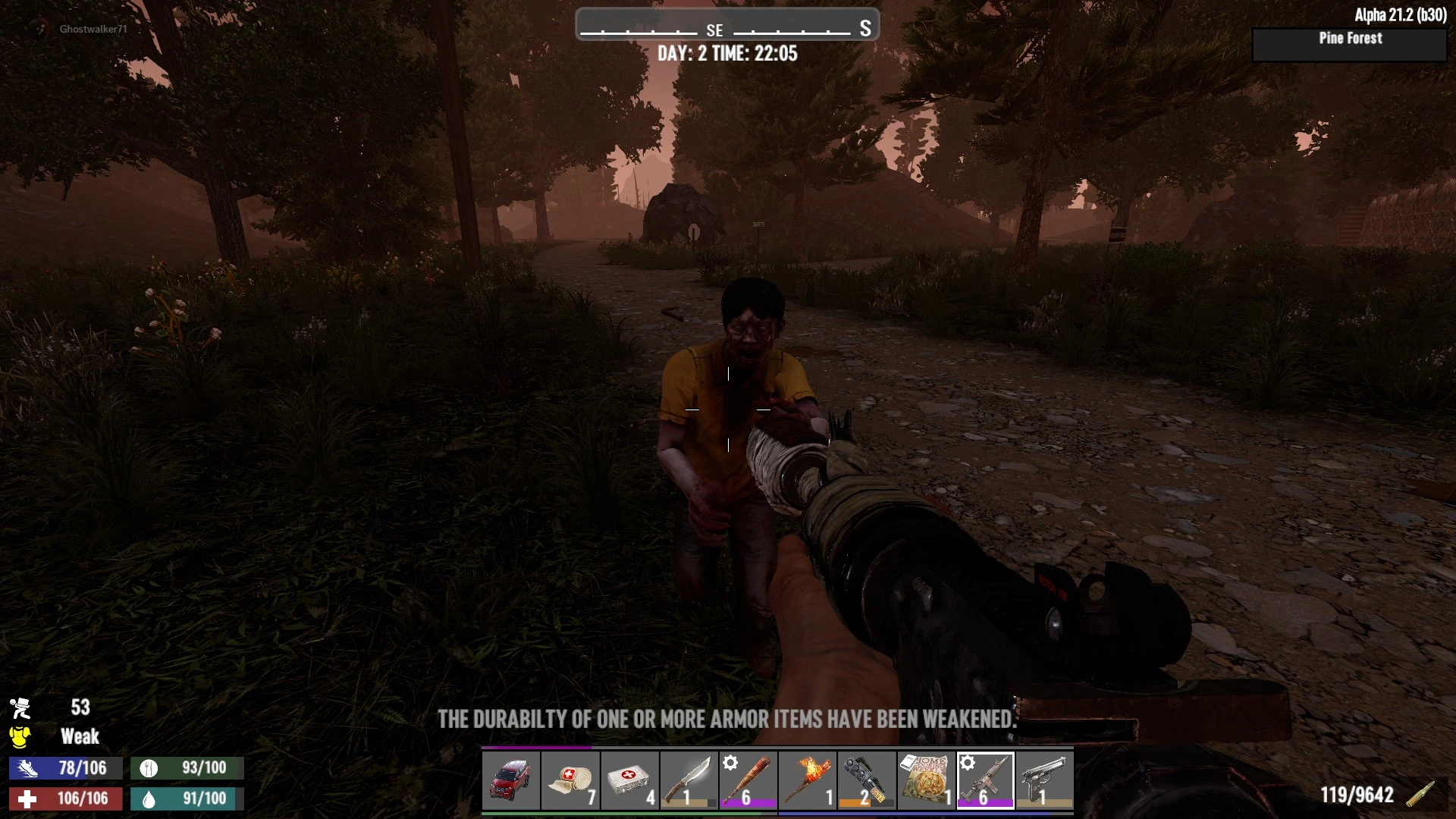Click the running figure status icon
The image size is (1456, 819).
pos(20,708)
